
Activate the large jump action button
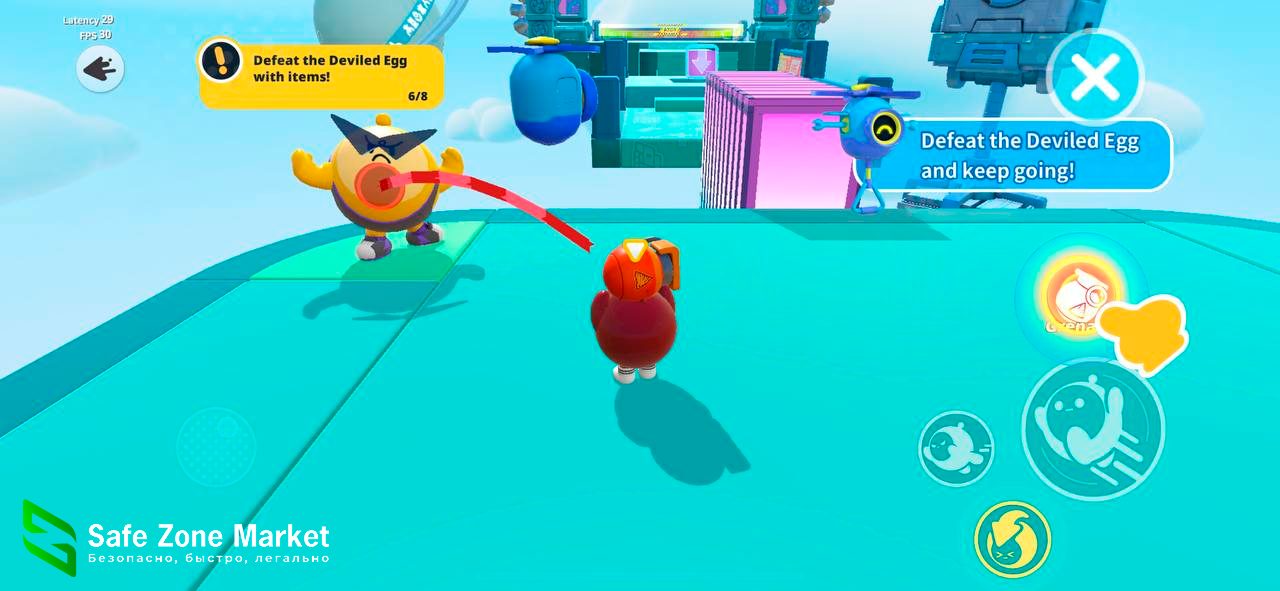[1092, 428]
